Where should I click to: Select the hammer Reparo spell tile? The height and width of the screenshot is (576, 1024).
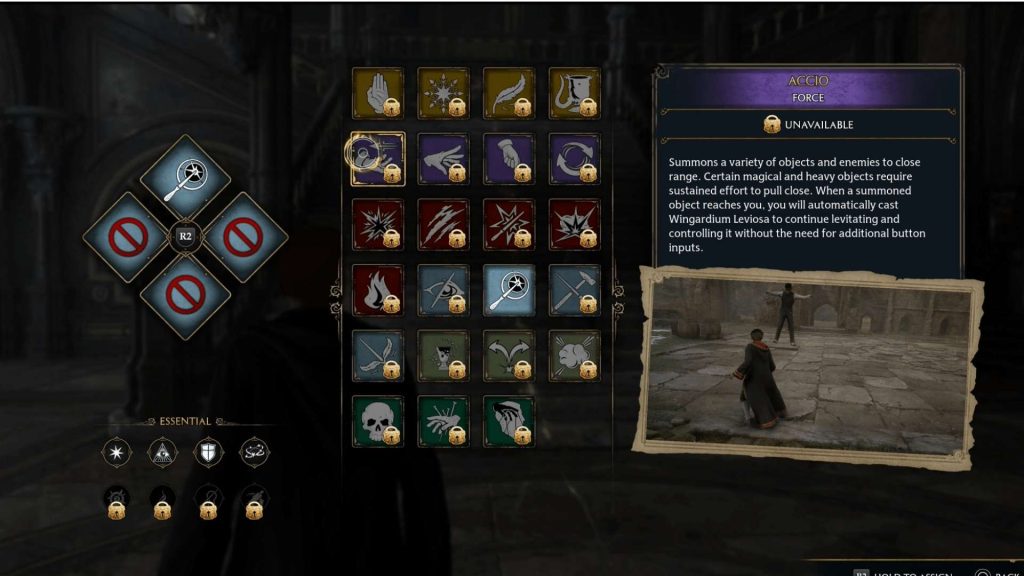[x=574, y=290]
